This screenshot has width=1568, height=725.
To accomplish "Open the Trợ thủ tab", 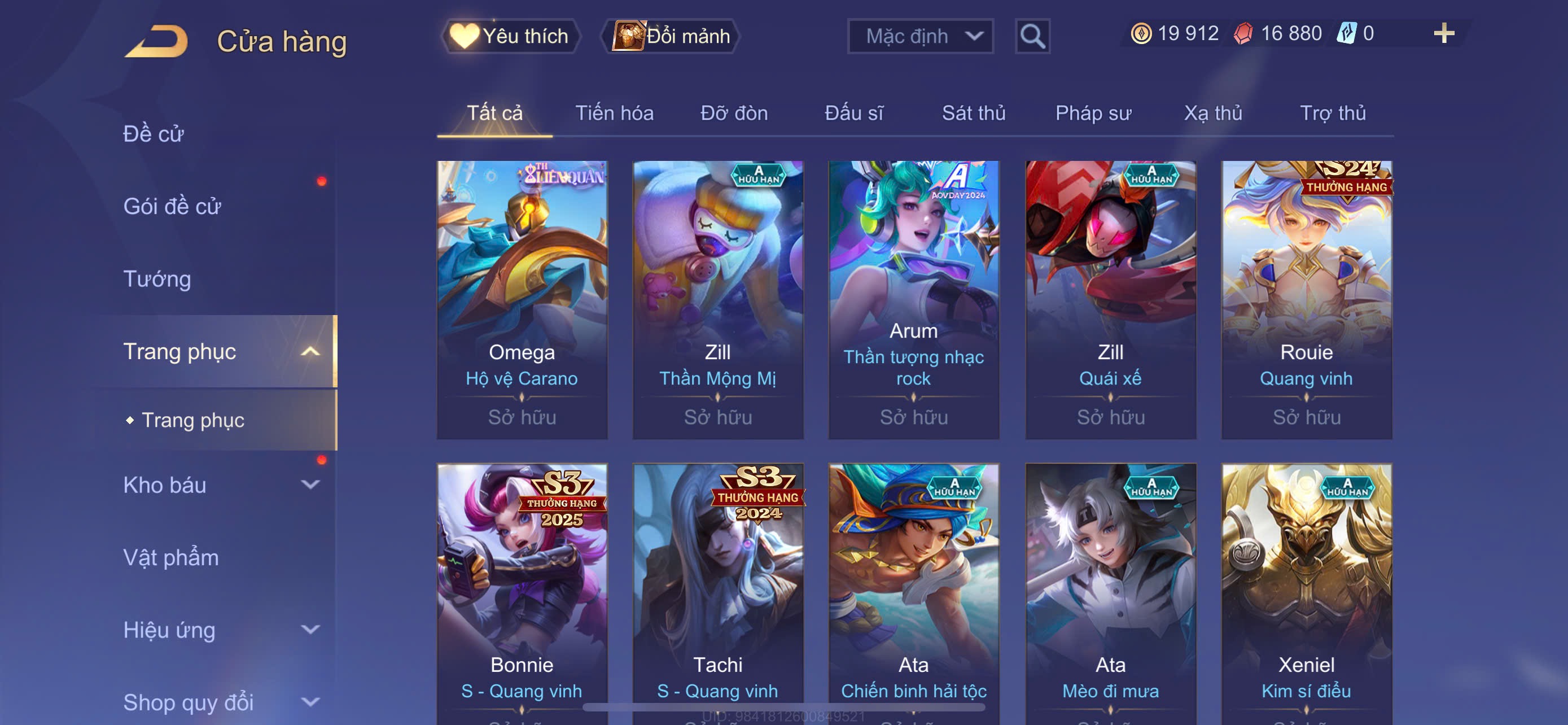I will point(1333,113).
